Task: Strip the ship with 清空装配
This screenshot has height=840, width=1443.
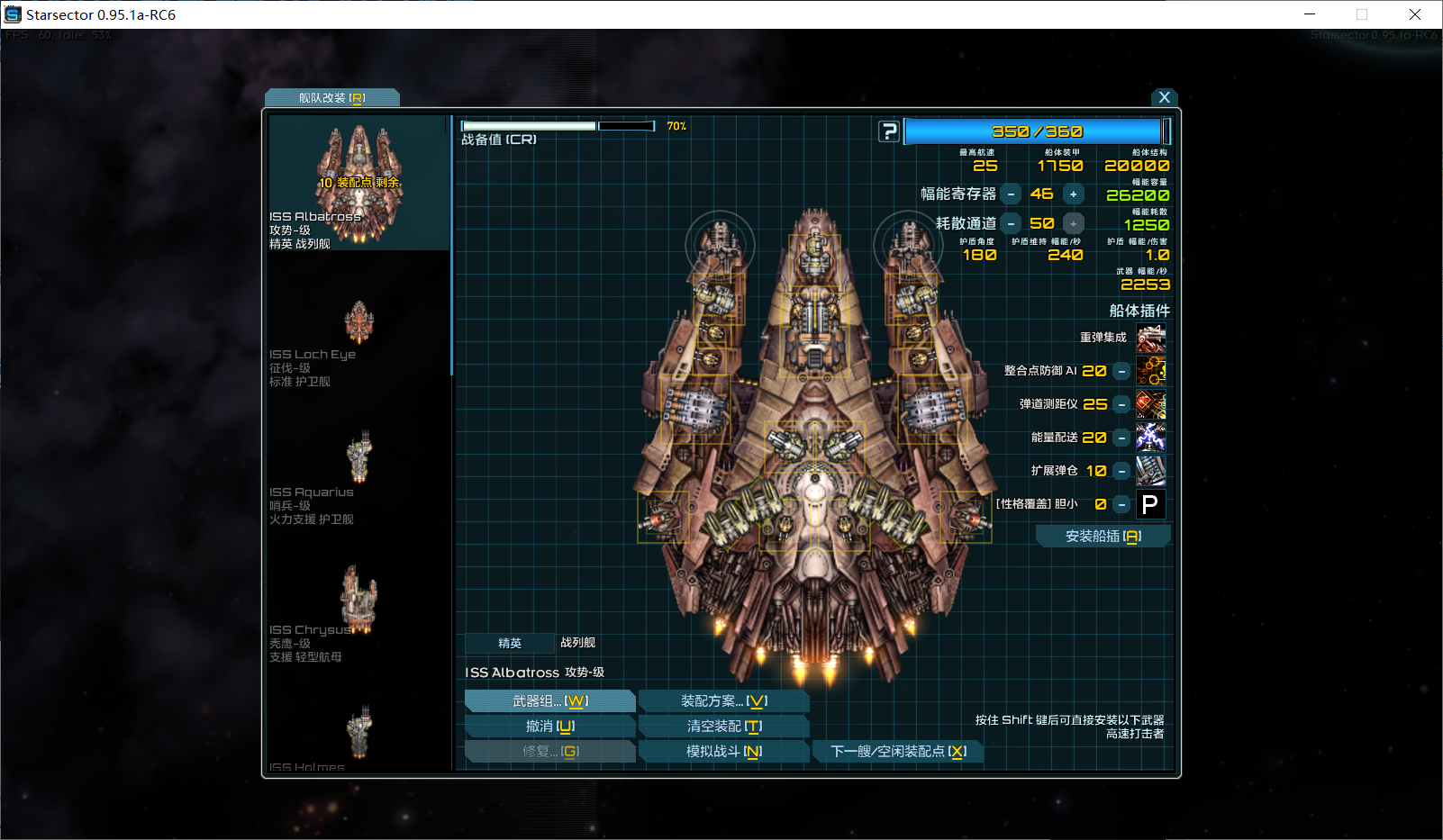Action: (x=723, y=727)
